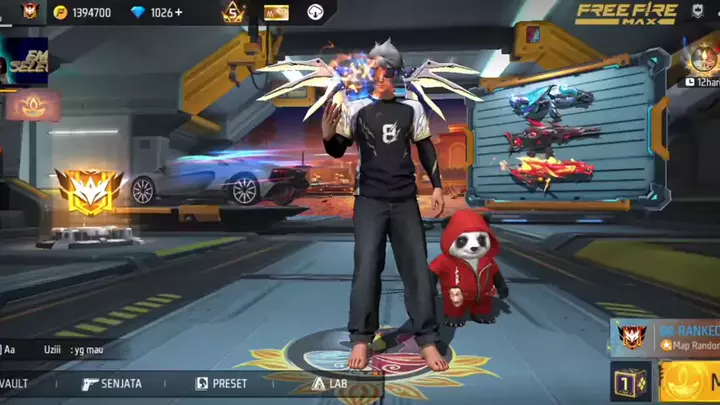Add more diamonds with the plus button

[179, 13]
